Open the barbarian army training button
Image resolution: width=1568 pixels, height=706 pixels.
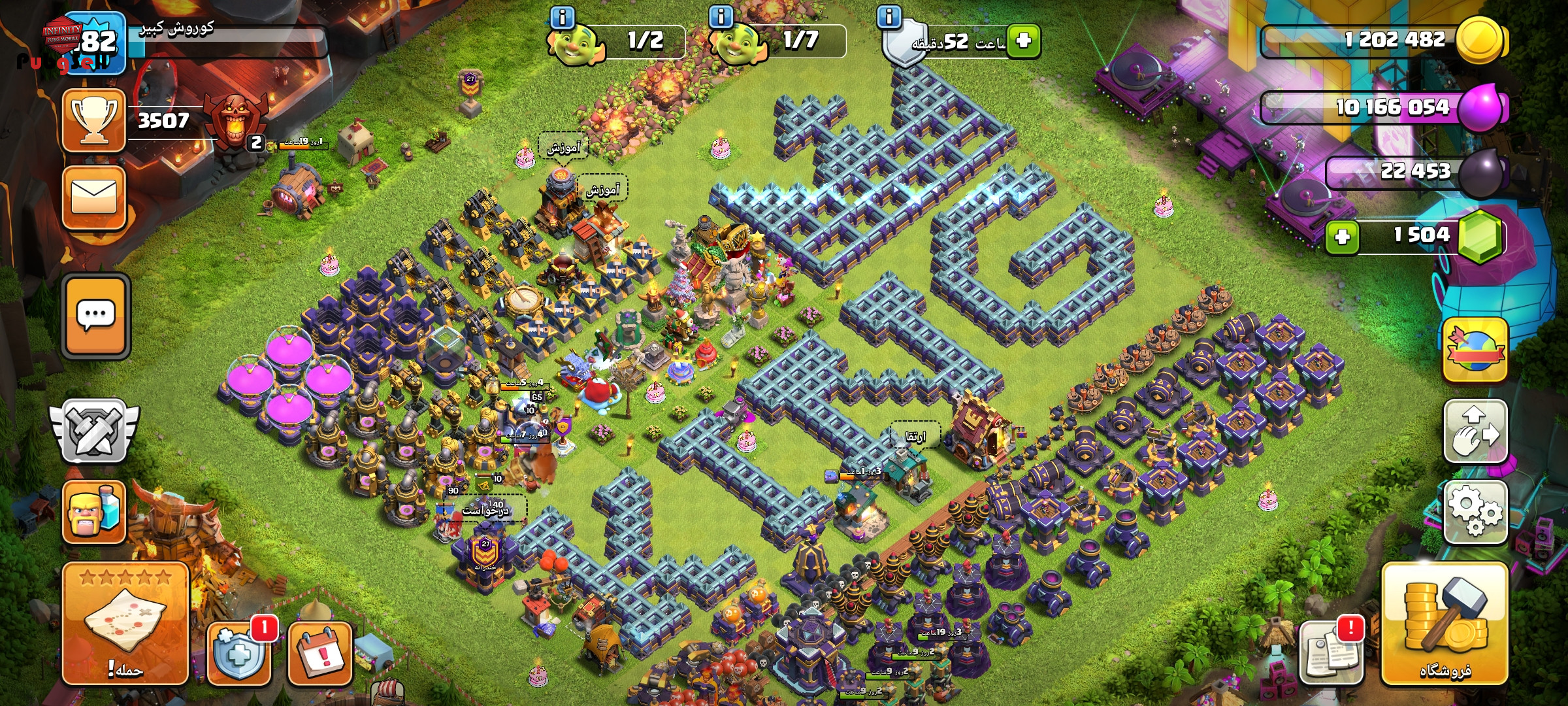[x=94, y=512]
